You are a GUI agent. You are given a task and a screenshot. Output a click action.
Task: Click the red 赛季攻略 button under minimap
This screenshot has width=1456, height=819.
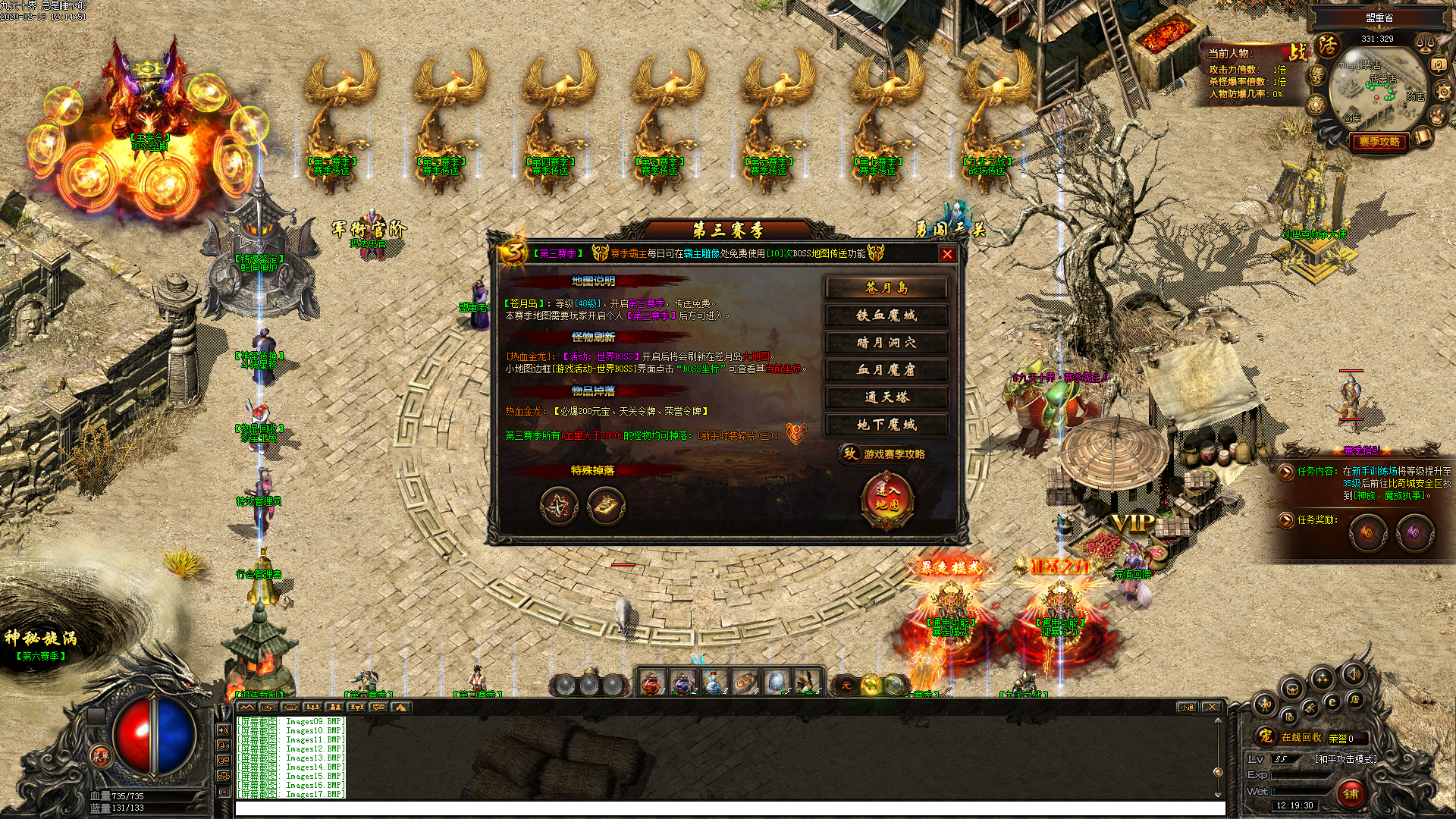point(1379,142)
